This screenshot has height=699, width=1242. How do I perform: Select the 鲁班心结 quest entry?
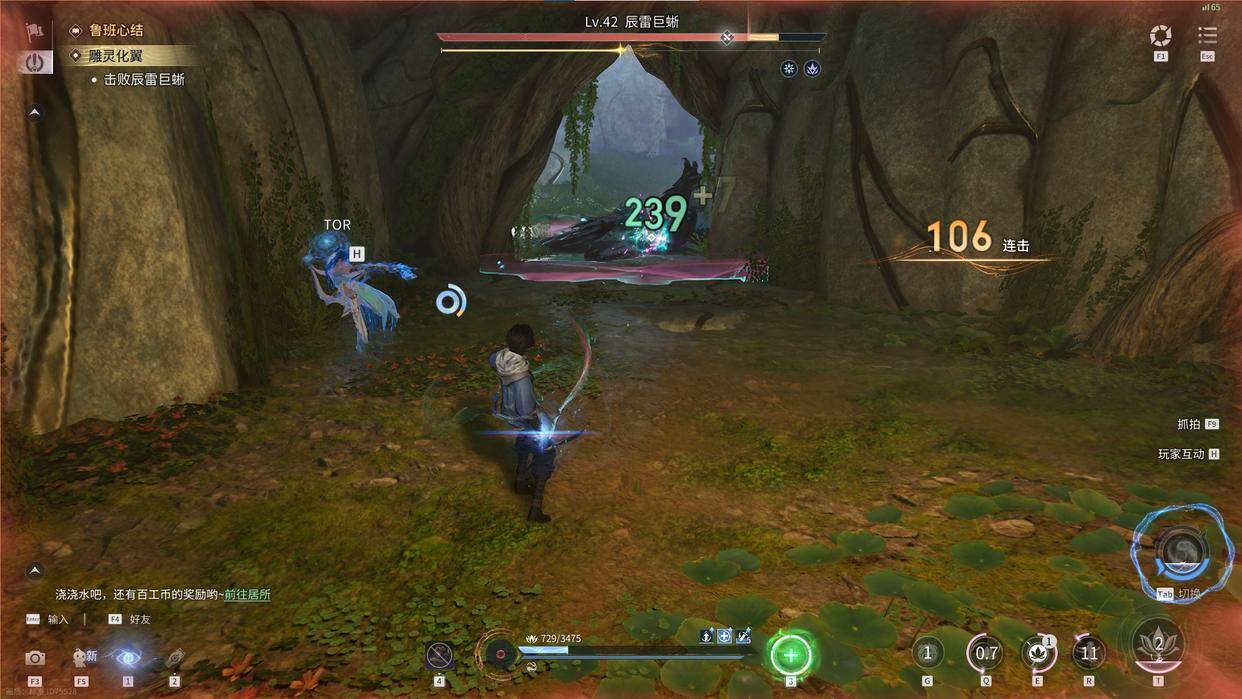pos(116,31)
